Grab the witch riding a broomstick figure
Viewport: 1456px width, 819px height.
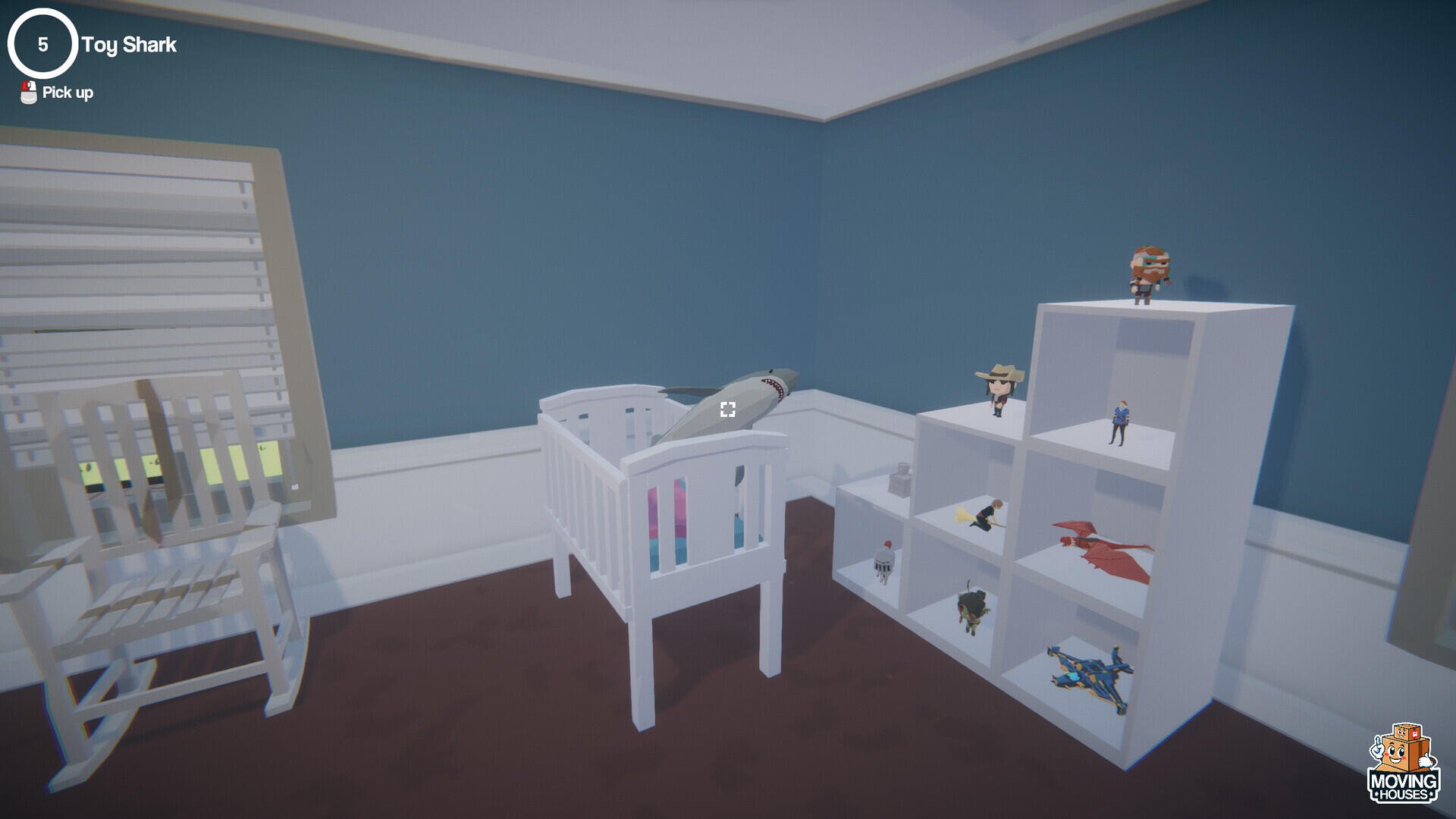coord(986,516)
